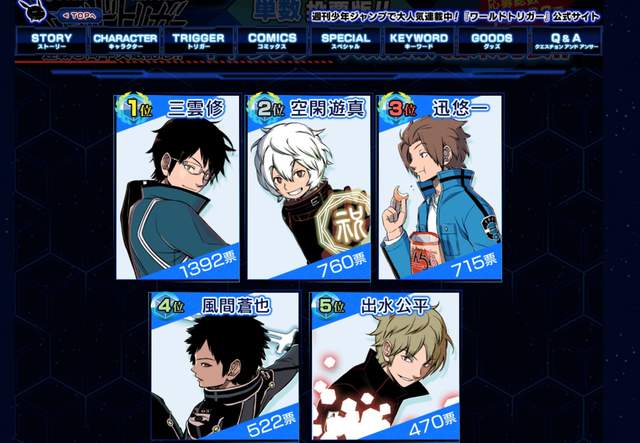Click the 3rd place 迅悠一 card
The height and width of the screenshot is (443, 640).
(439, 187)
